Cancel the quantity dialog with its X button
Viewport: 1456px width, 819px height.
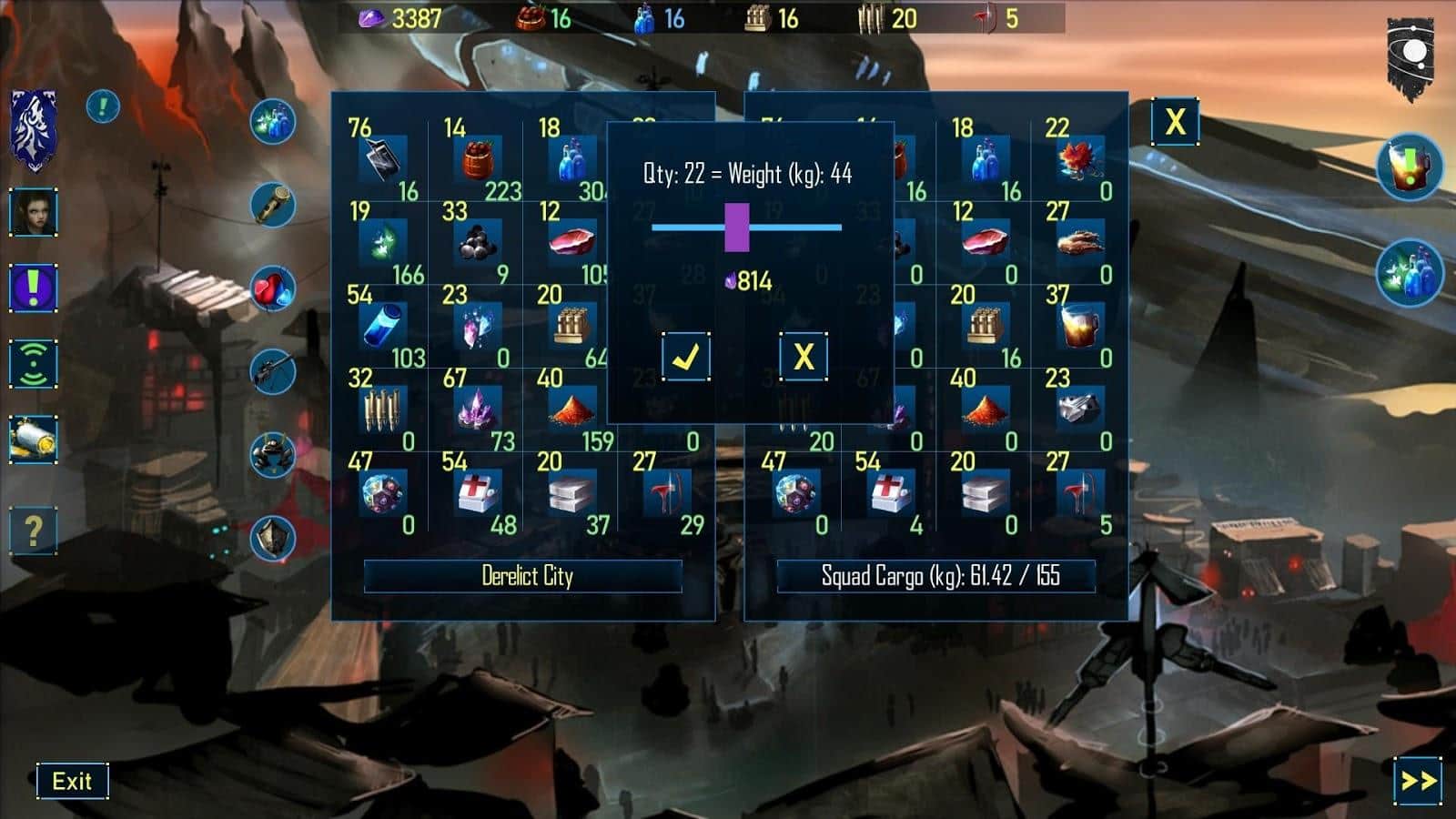tap(804, 356)
